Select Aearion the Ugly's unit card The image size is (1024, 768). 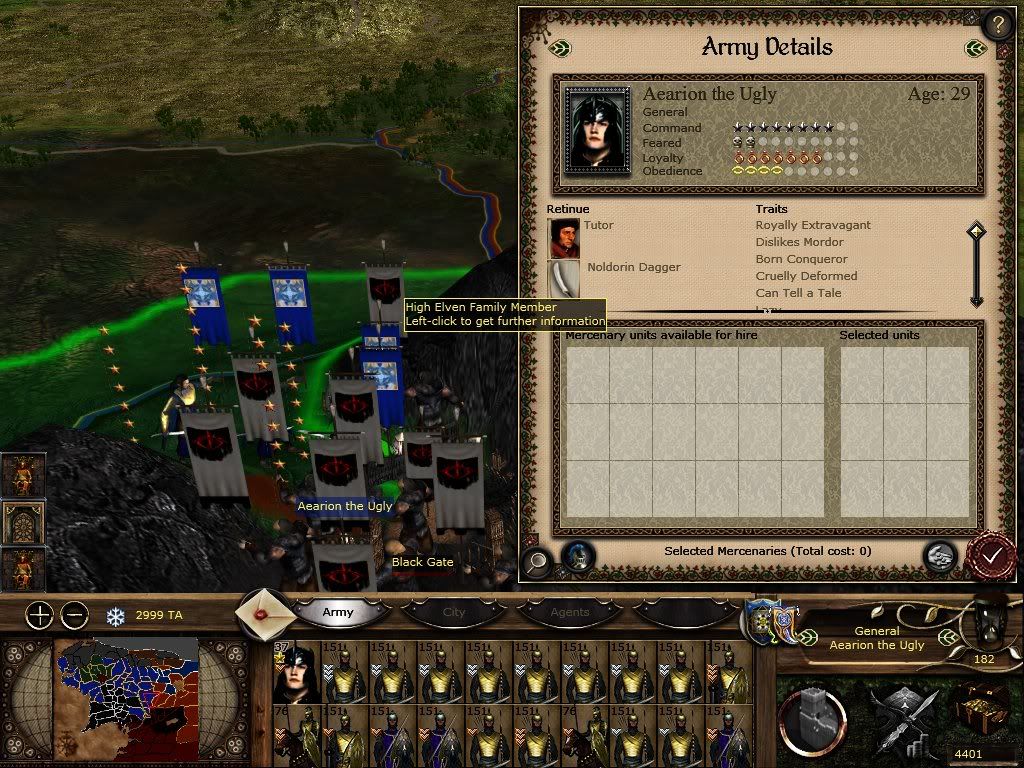(x=298, y=672)
